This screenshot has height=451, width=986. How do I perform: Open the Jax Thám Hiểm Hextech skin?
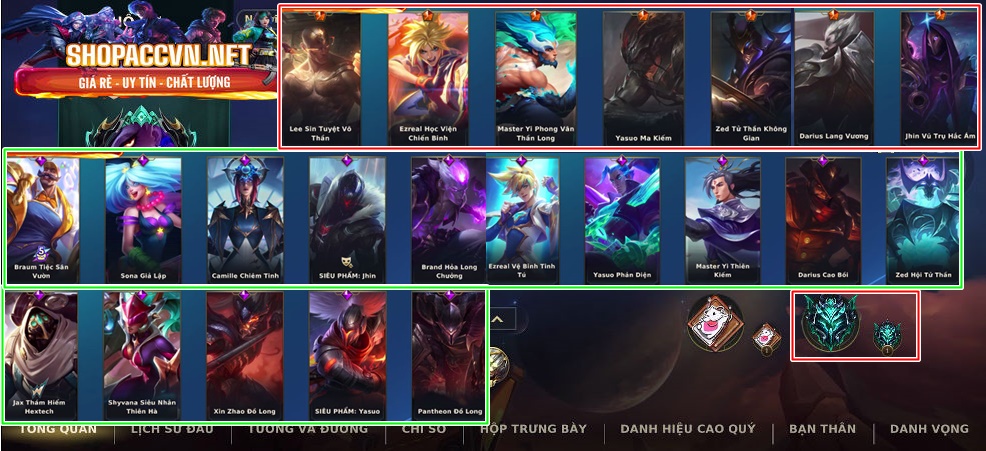(41, 354)
